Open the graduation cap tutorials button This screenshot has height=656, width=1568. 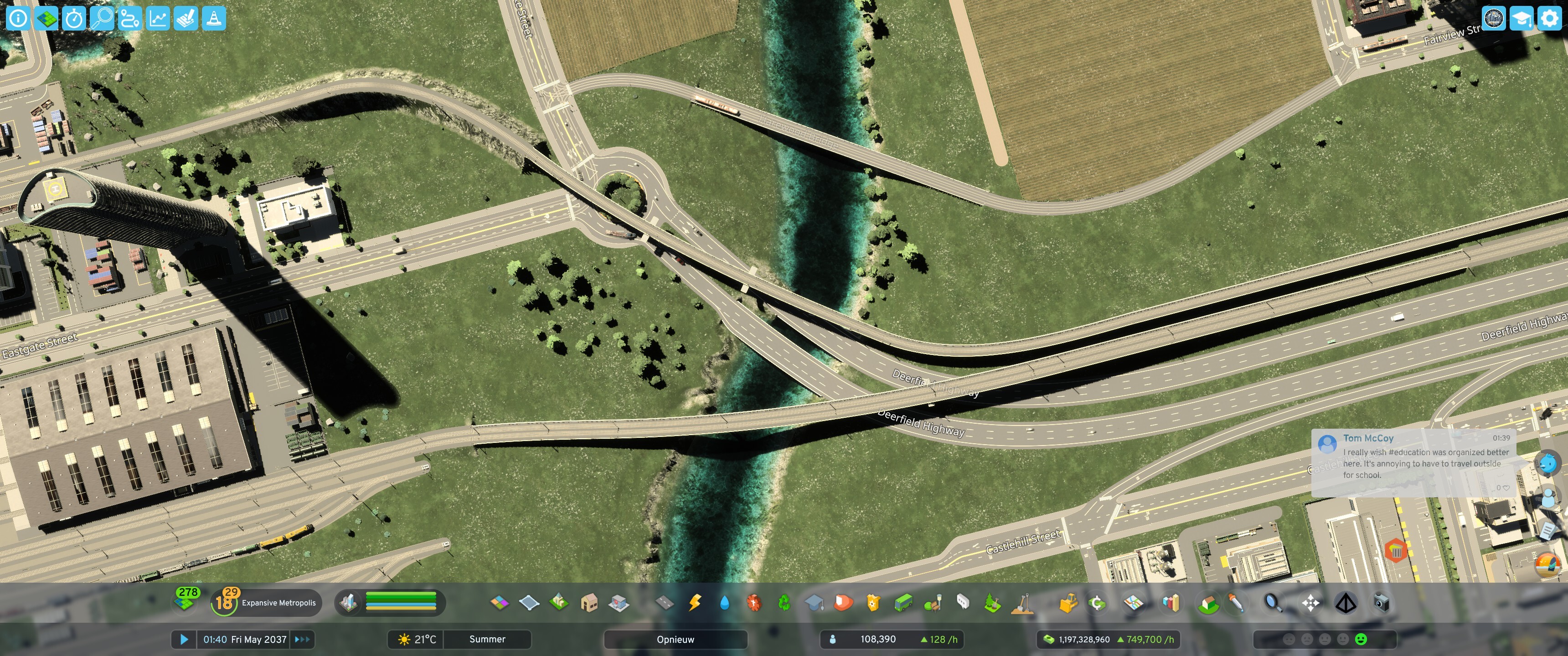(1522, 18)
